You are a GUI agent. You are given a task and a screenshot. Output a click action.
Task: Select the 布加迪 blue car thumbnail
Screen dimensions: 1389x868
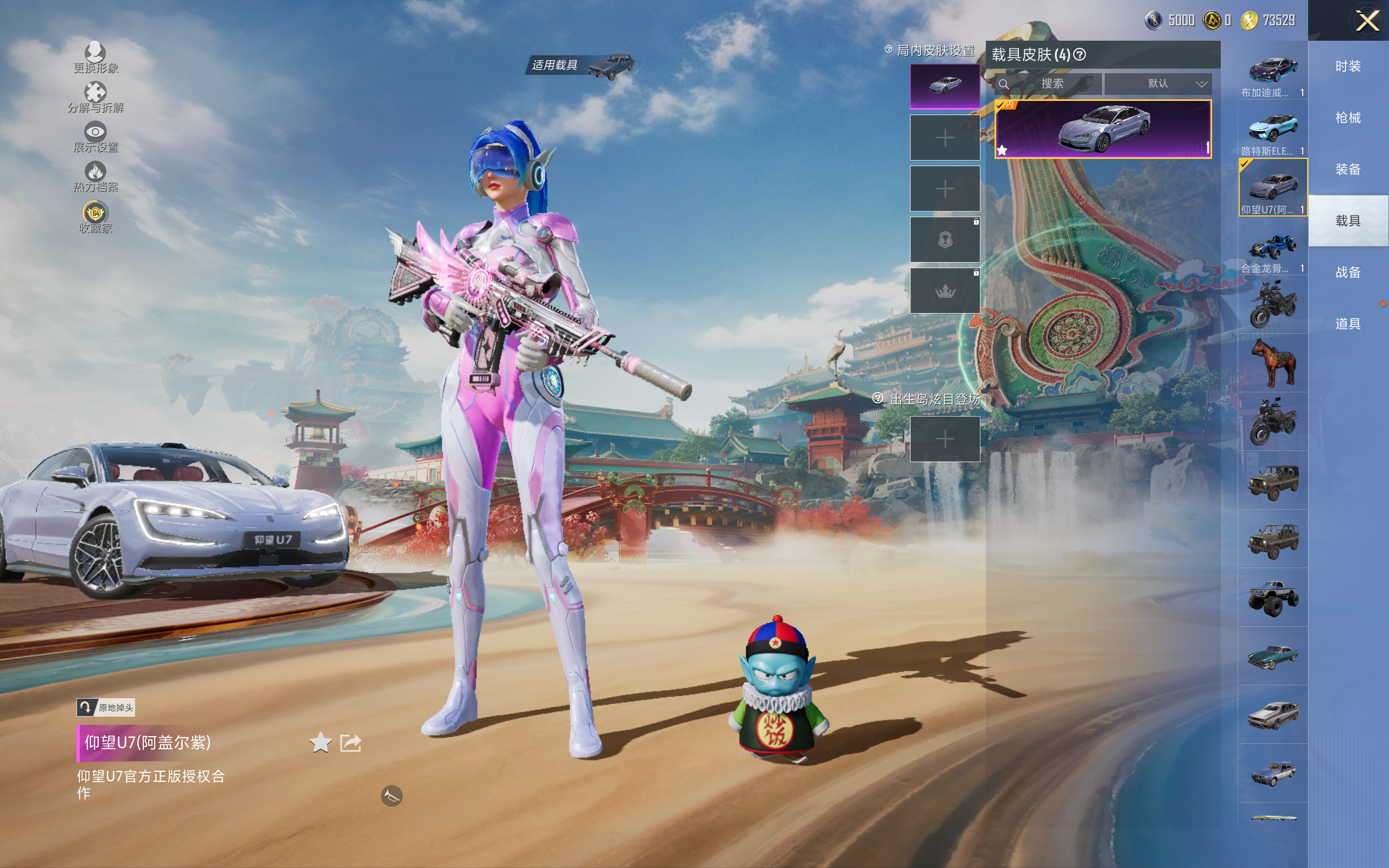[1272, 72]
